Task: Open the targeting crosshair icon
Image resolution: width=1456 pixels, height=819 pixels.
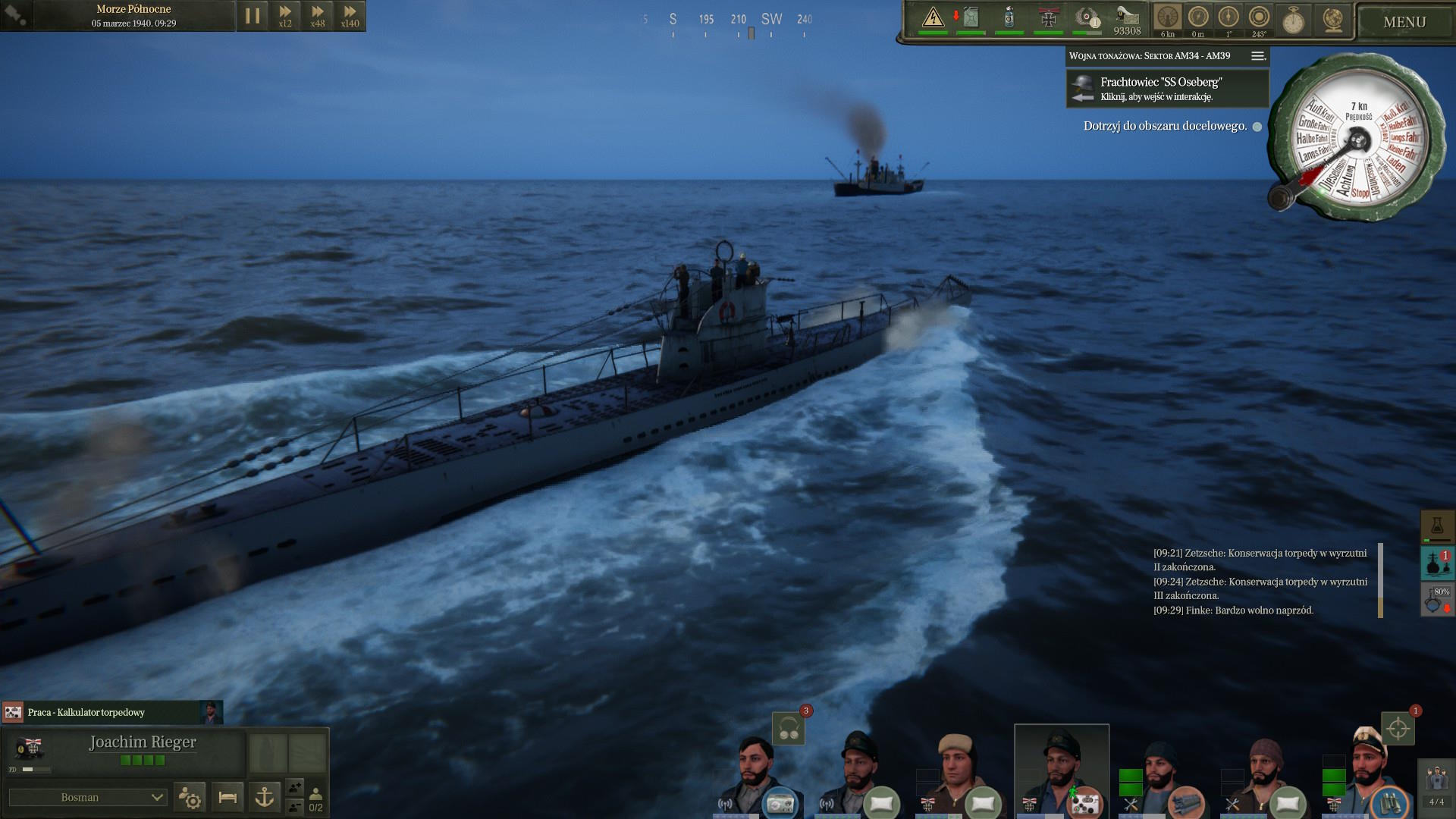Action: coord(1398,729)
